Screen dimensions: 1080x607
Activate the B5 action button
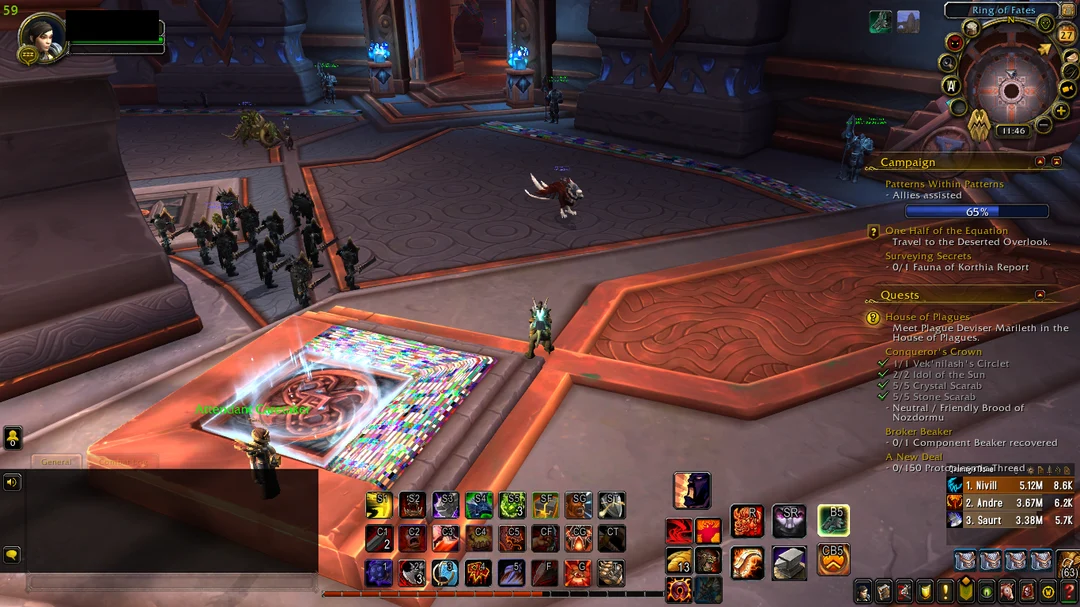[x=833, y=520]
